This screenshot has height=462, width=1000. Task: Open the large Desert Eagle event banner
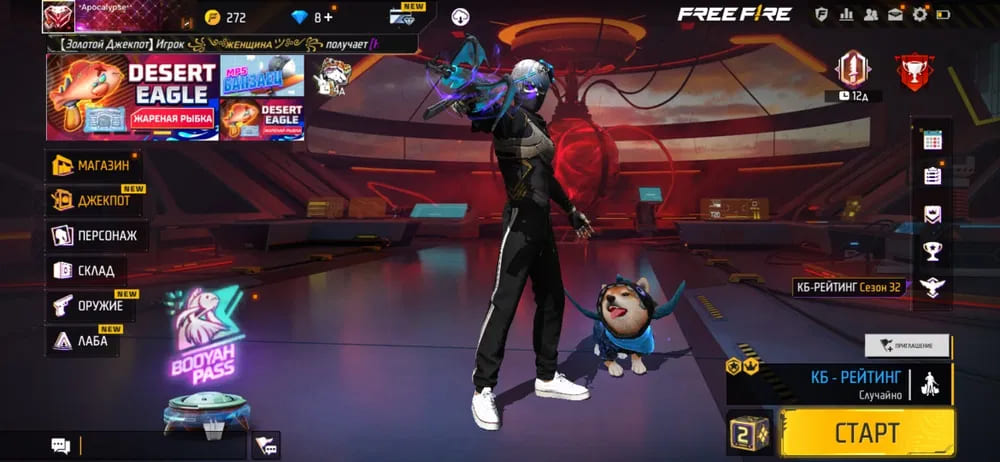(132, 97)
